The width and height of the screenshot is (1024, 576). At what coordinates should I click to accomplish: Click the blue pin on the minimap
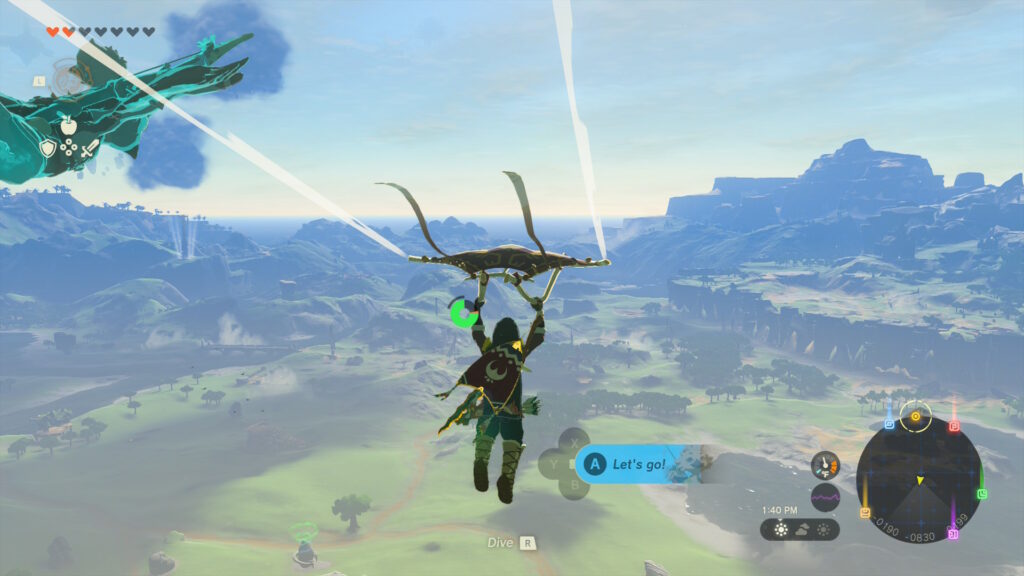coord(889,424)
